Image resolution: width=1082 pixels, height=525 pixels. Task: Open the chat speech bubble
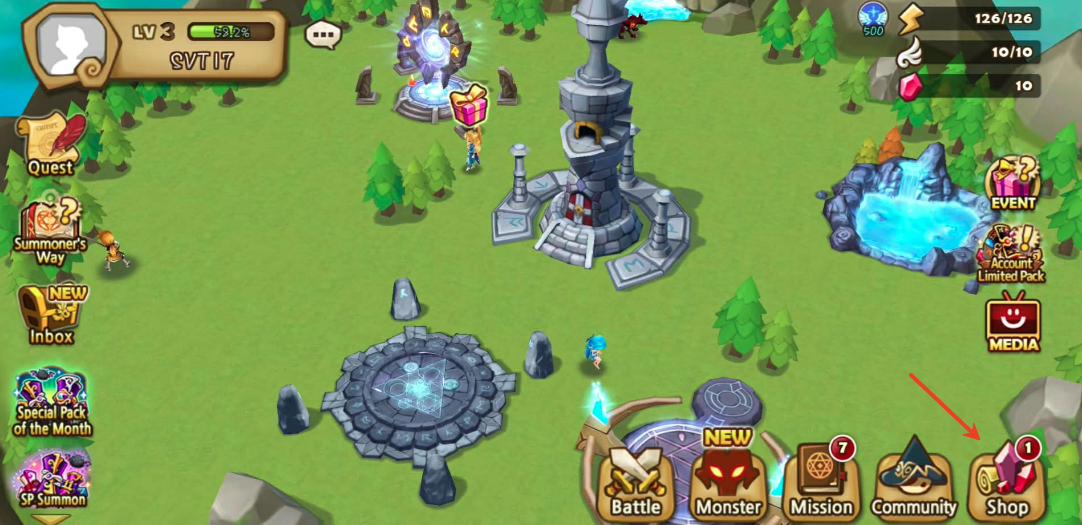coord(323,36)
